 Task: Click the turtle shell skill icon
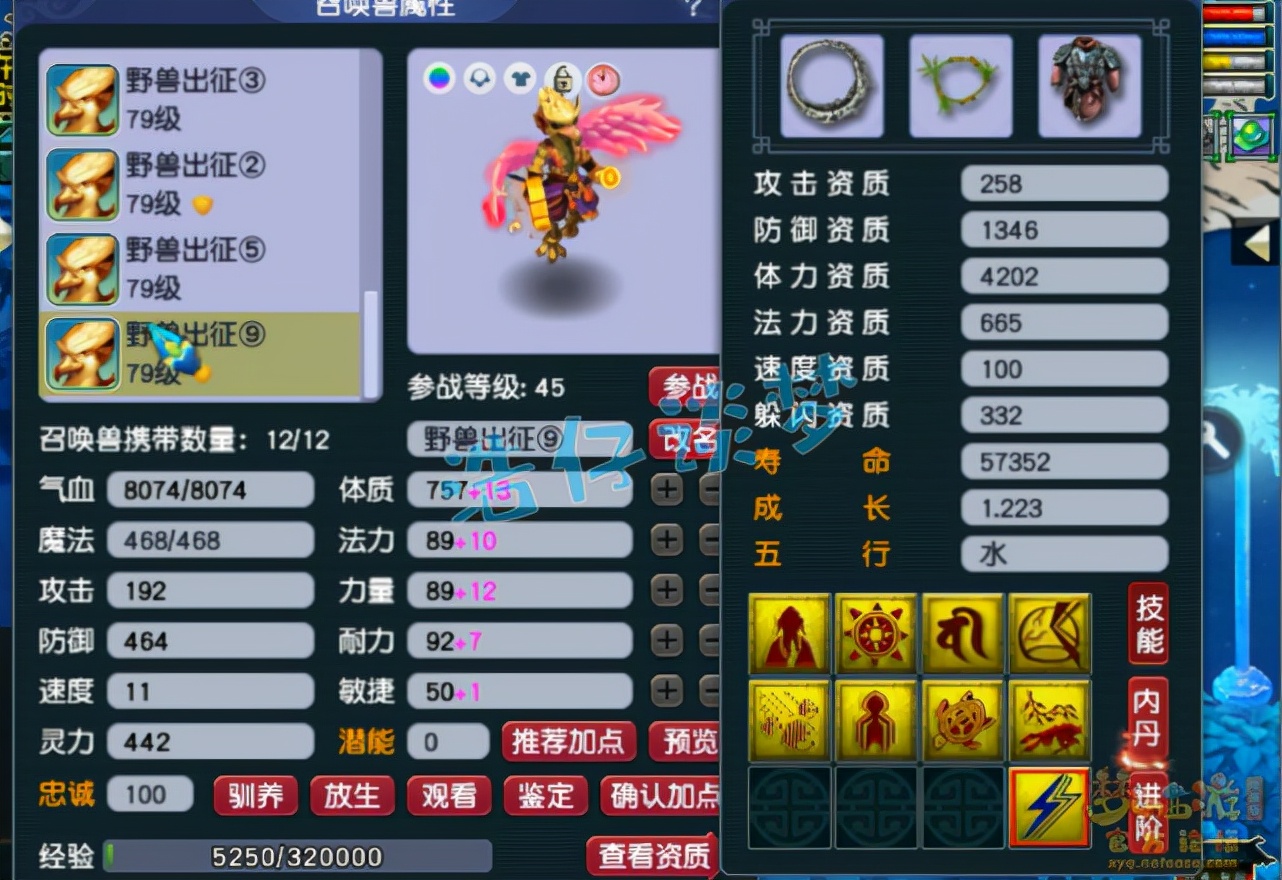coord(962,718)
